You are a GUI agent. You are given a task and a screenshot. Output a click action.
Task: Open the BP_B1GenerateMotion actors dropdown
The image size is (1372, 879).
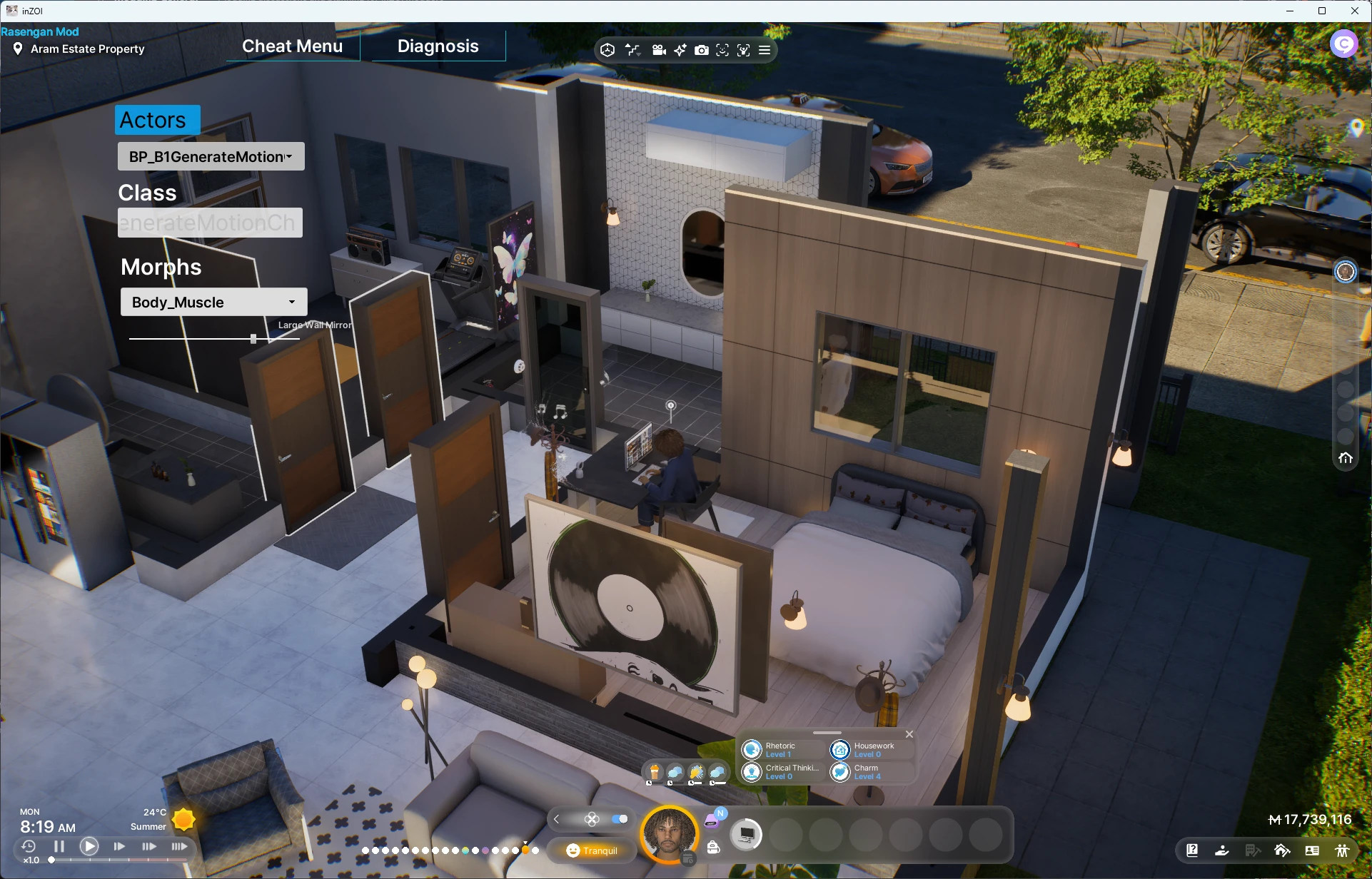pyautogui.click(x=211, y=157)
